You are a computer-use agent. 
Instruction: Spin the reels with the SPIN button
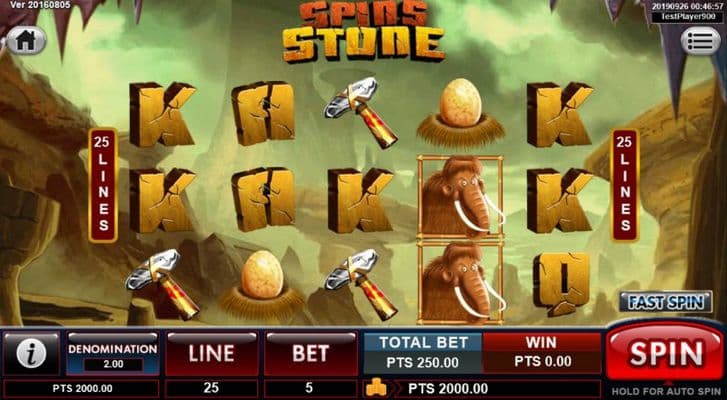coord(663,353)
